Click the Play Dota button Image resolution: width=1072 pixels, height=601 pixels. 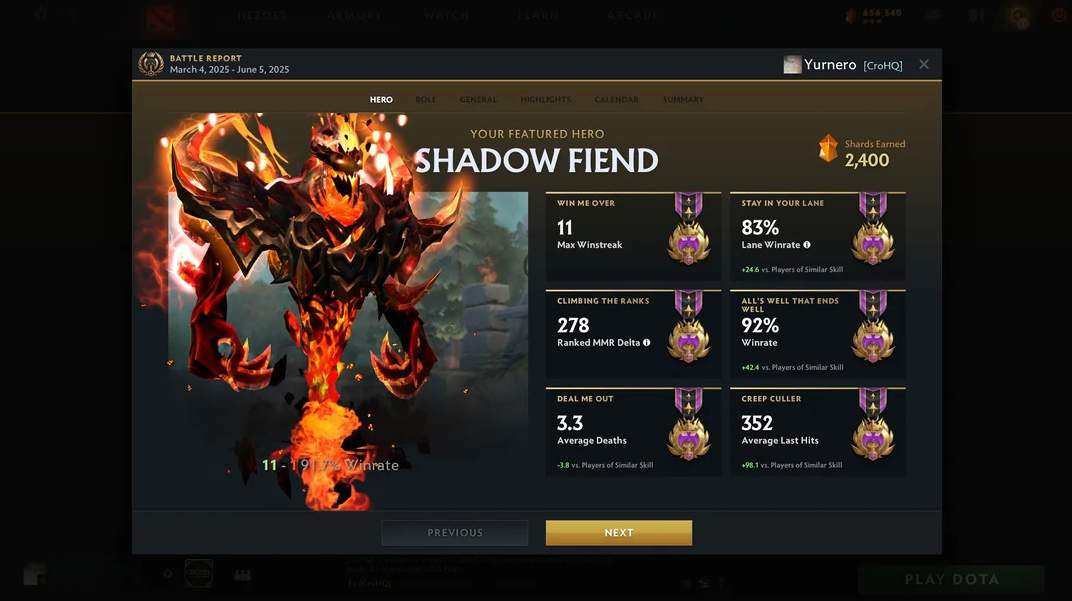click(x=951, y=580)
